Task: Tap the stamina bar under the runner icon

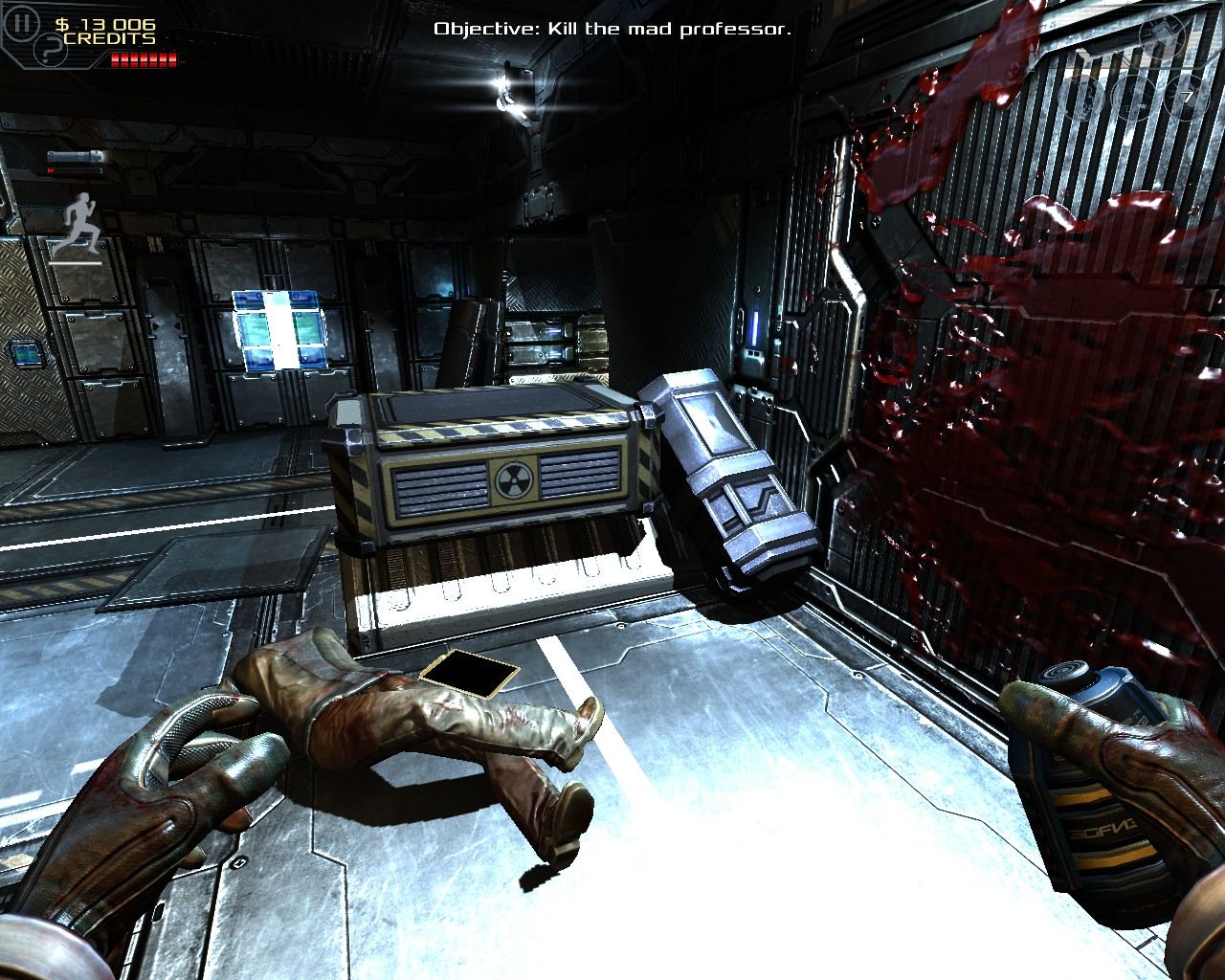Action: tap(75, 262)
